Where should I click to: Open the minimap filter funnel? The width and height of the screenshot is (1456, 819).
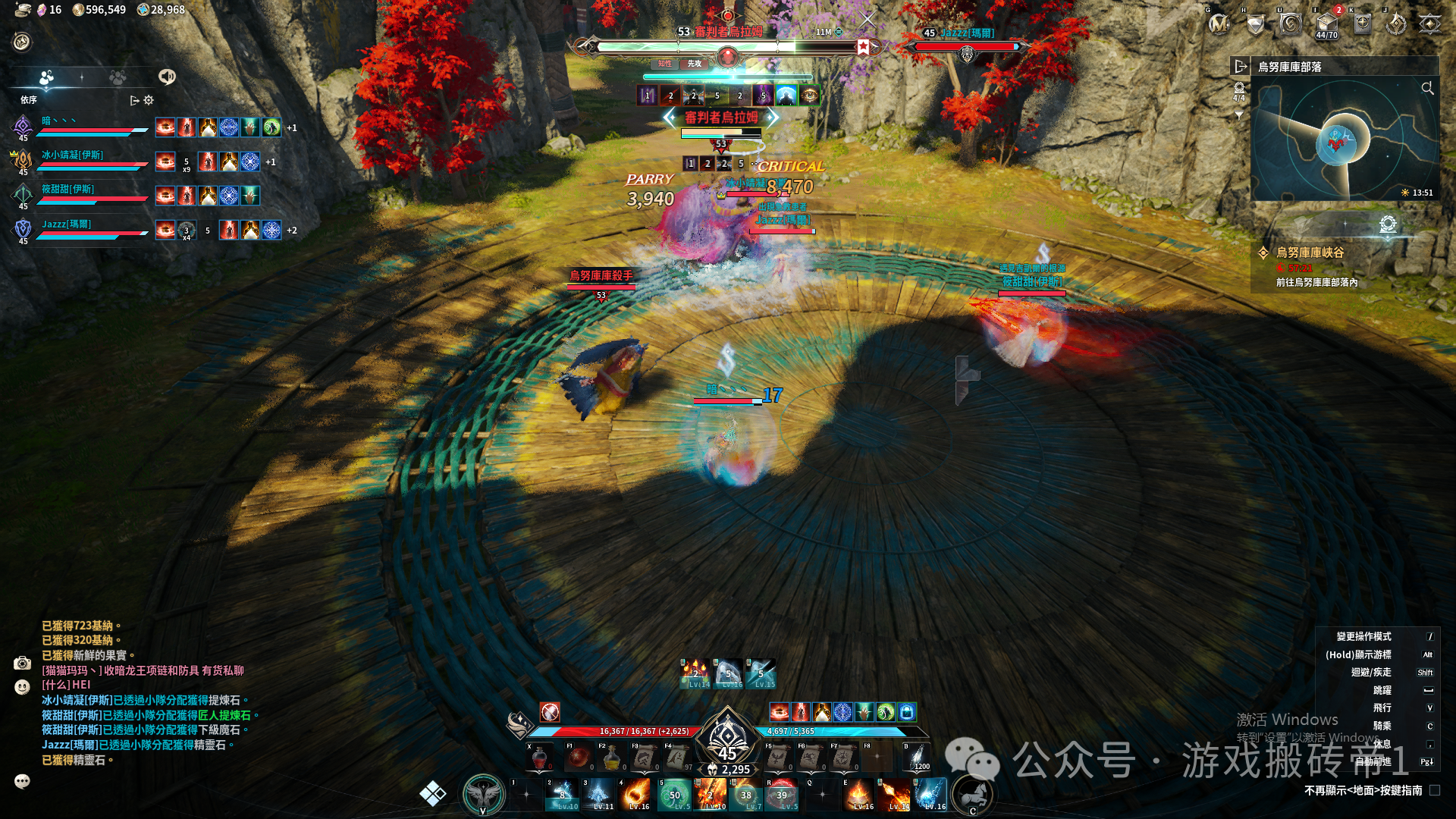1239,116
